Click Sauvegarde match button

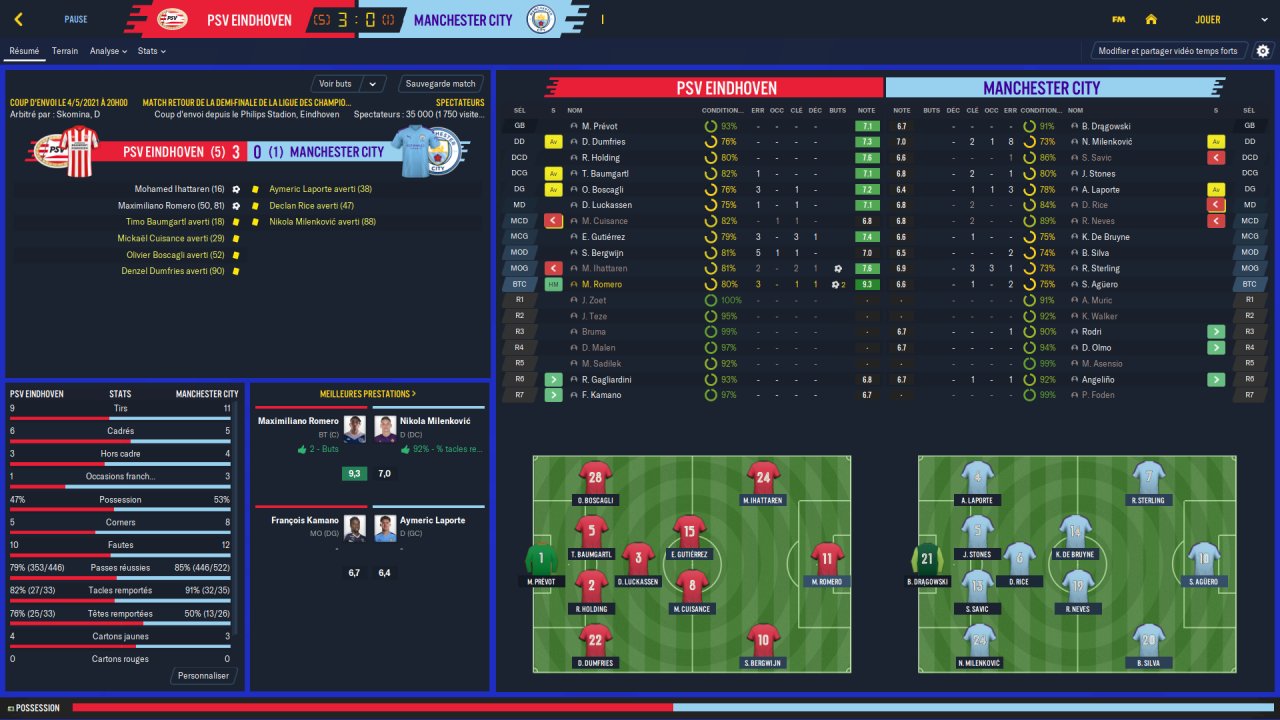click(441, 84)
